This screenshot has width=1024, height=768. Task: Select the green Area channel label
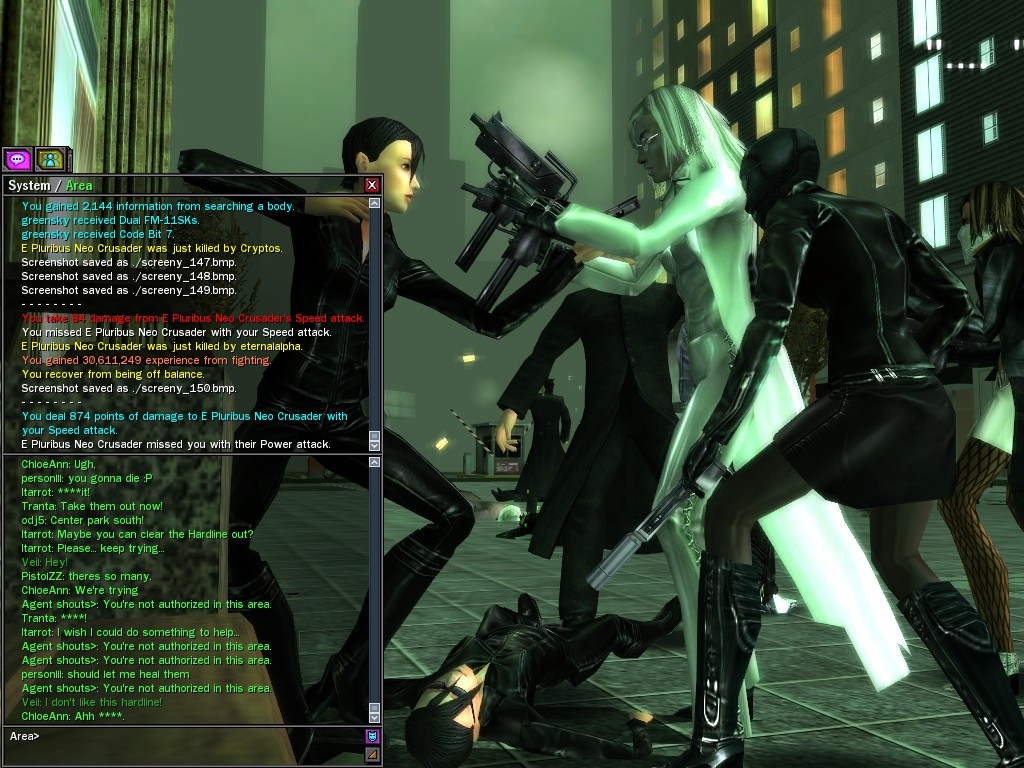79,185
